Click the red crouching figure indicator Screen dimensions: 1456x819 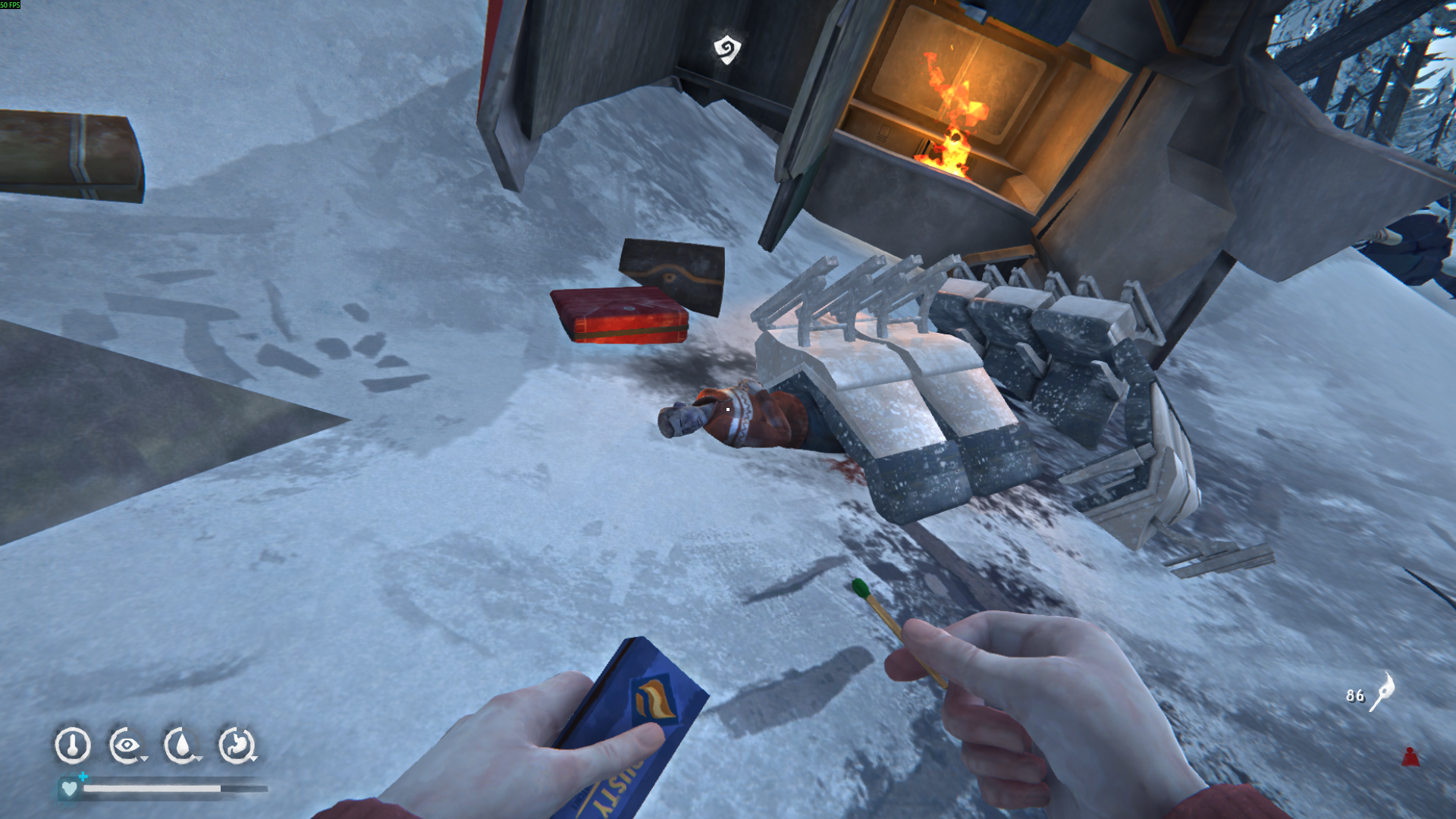[1410, 756]
